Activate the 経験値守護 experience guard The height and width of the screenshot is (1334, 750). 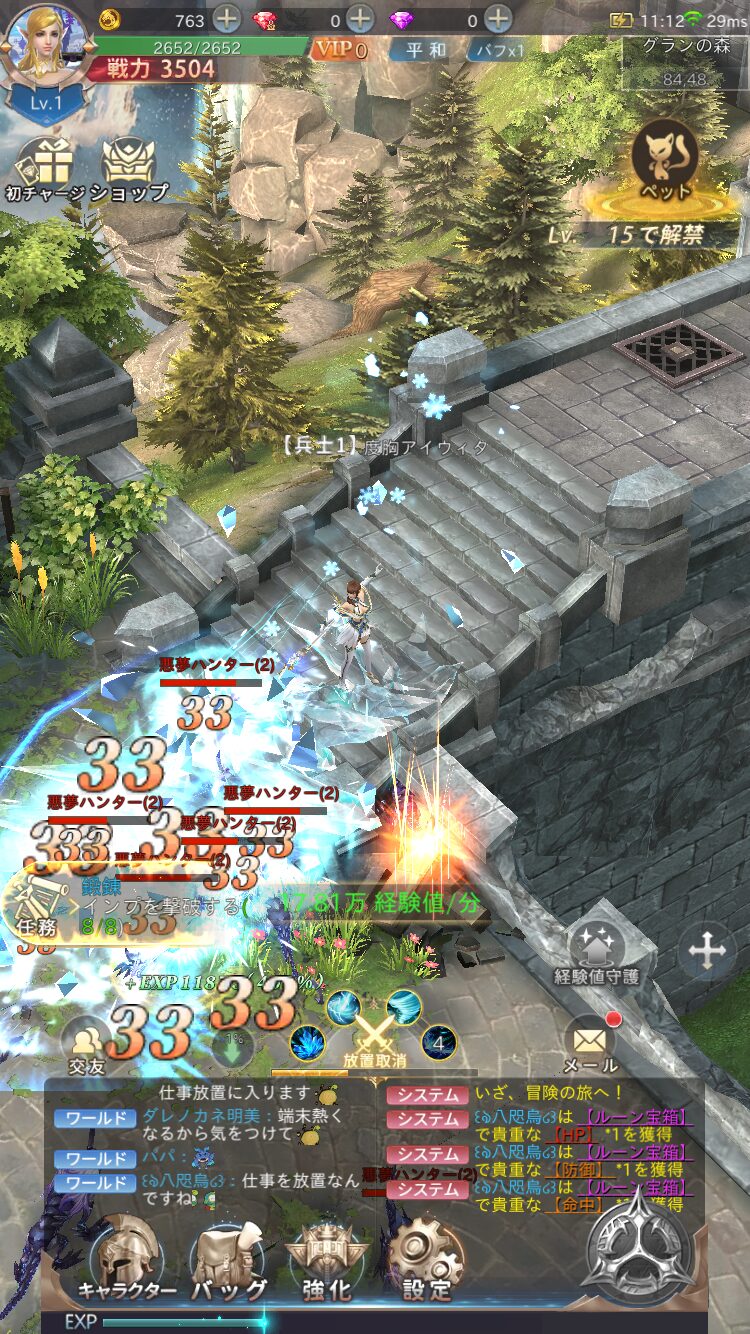(597, 952)
